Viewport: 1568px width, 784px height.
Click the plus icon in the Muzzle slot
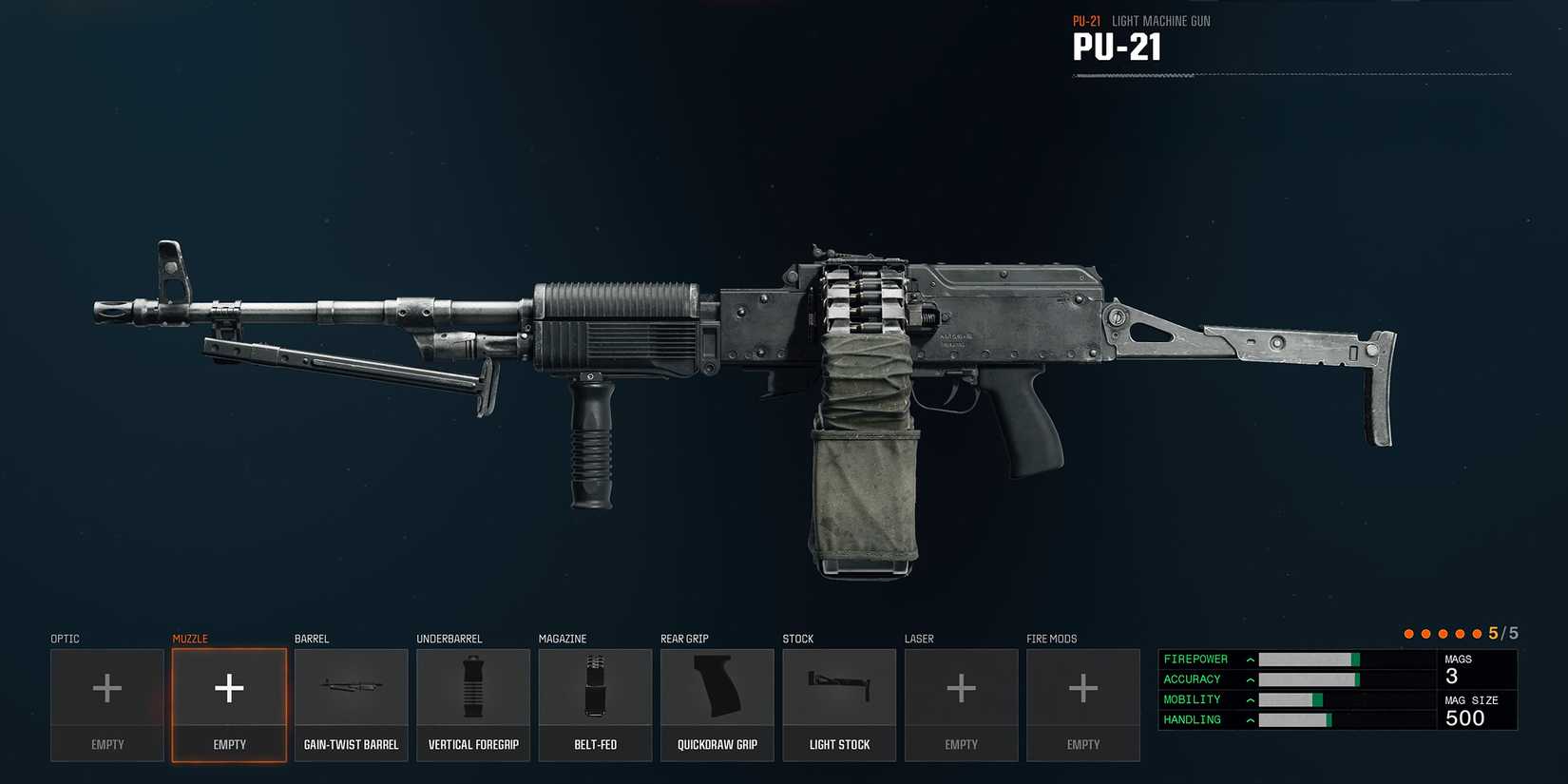point(228,686)
